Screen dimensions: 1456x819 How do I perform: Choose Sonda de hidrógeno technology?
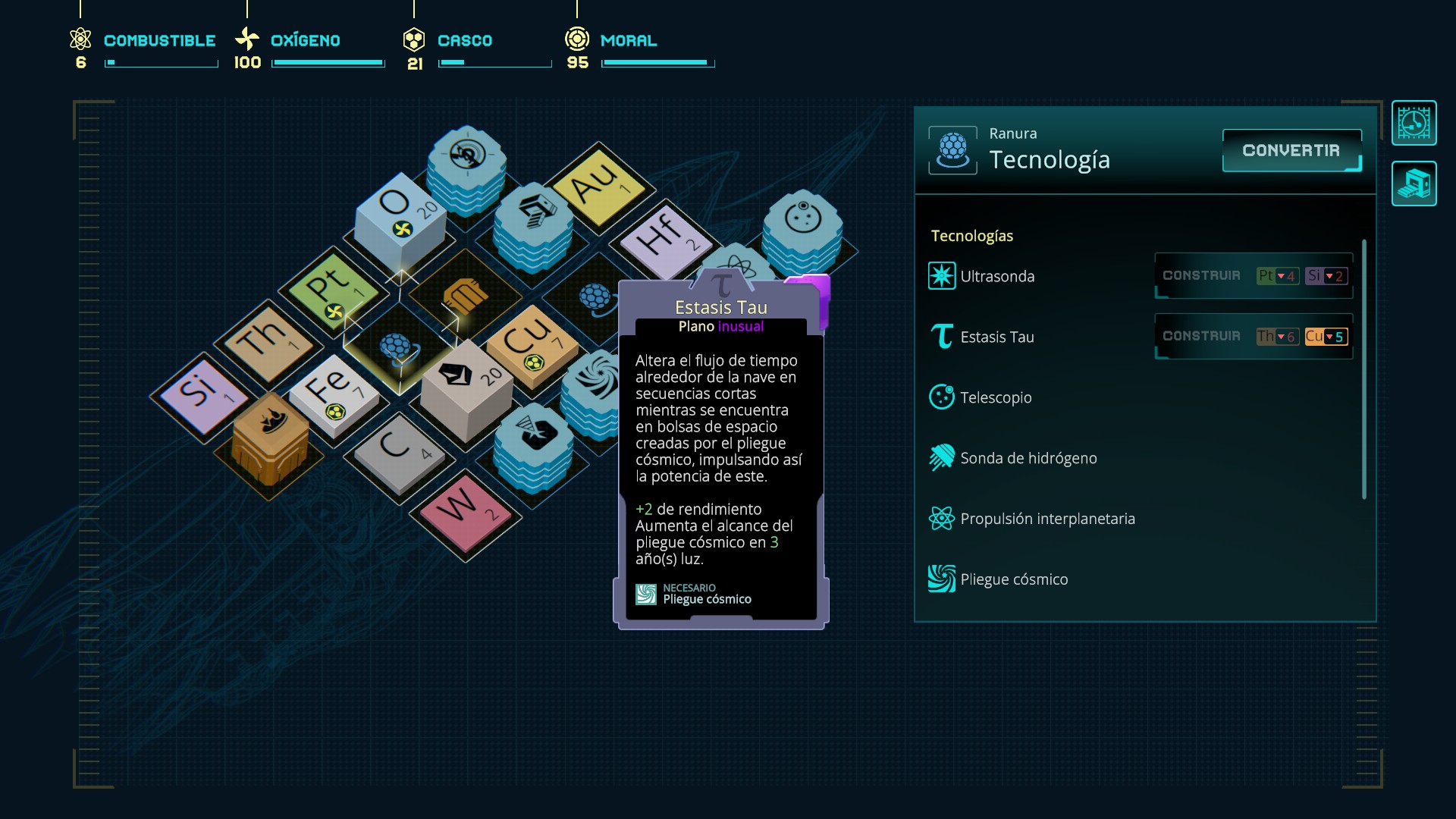(x=1028, y=458)
